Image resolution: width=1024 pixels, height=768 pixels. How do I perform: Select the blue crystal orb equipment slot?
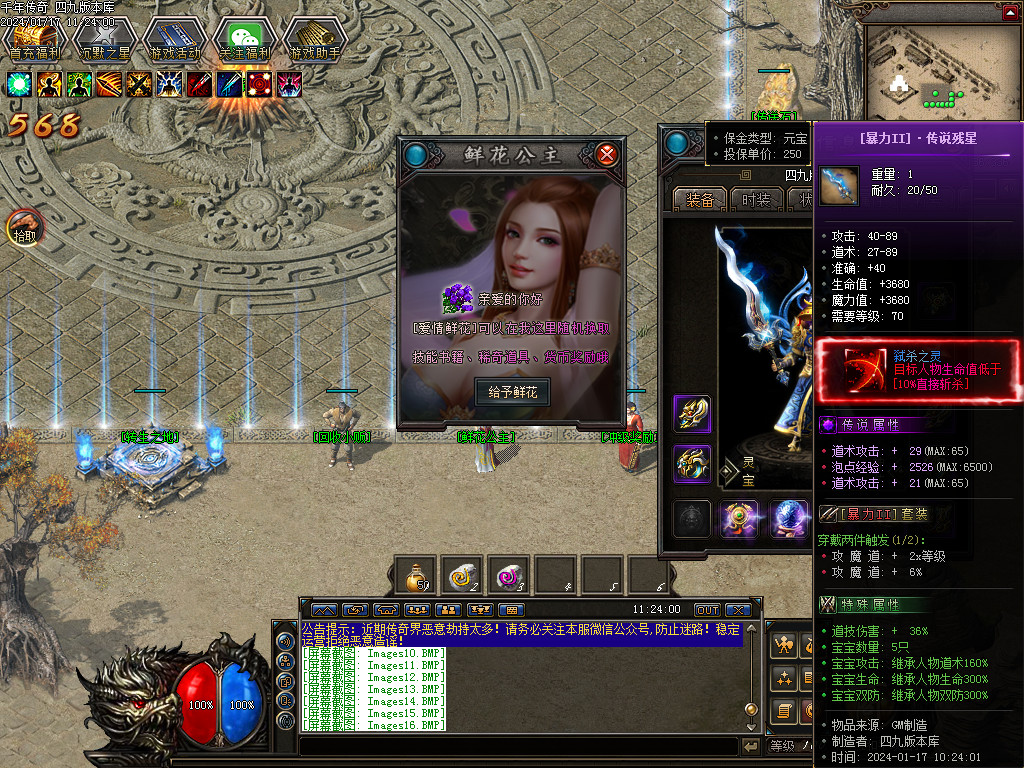coord(789,519)
